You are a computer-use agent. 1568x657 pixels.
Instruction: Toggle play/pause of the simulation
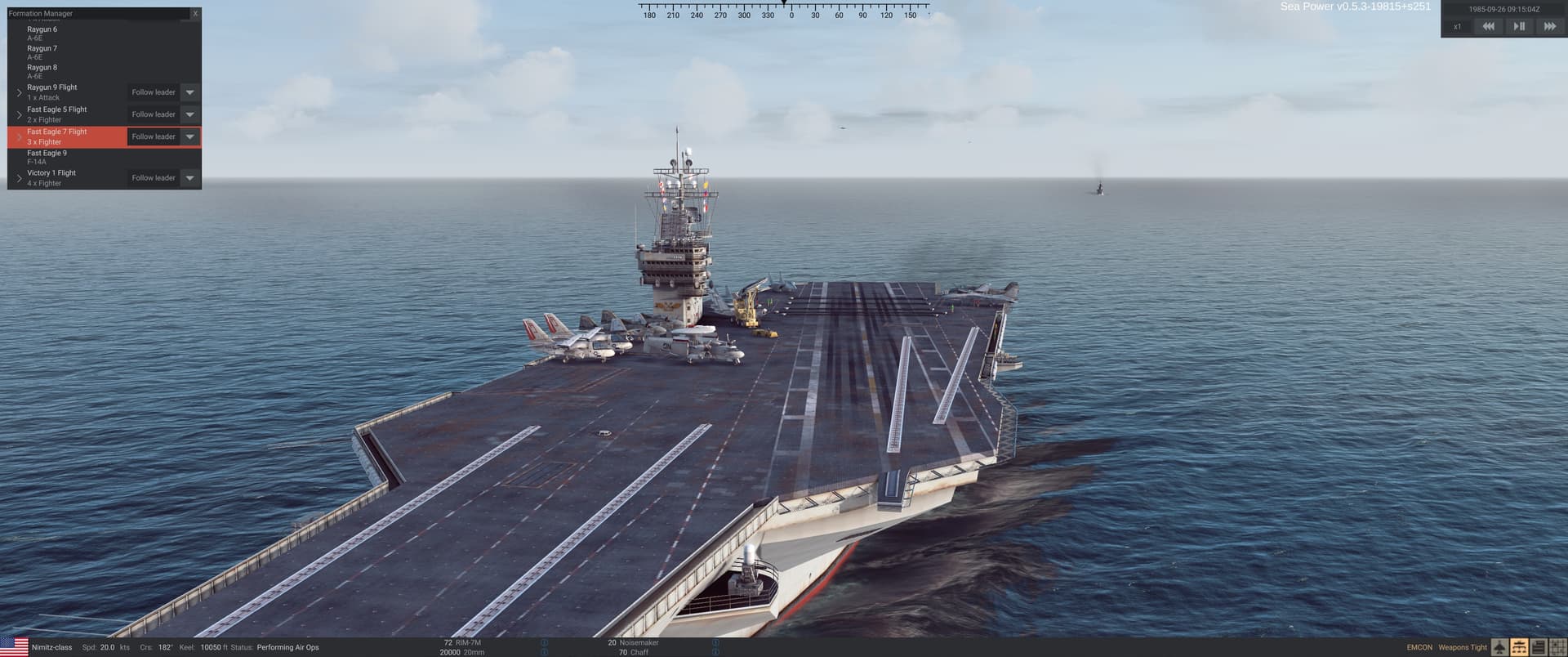[x=1519, y=27]
